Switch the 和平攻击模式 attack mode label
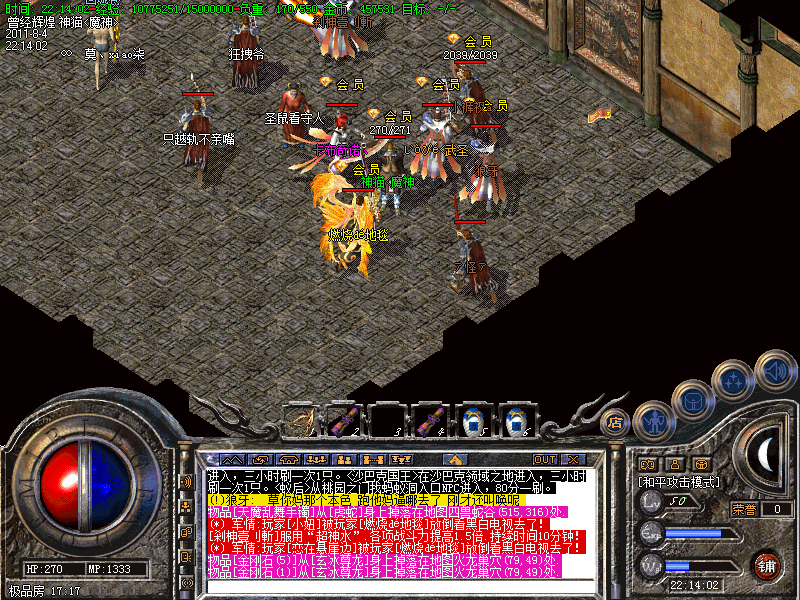Image resolution: width=800 pixels, height=600 pixels. point(680,481)
